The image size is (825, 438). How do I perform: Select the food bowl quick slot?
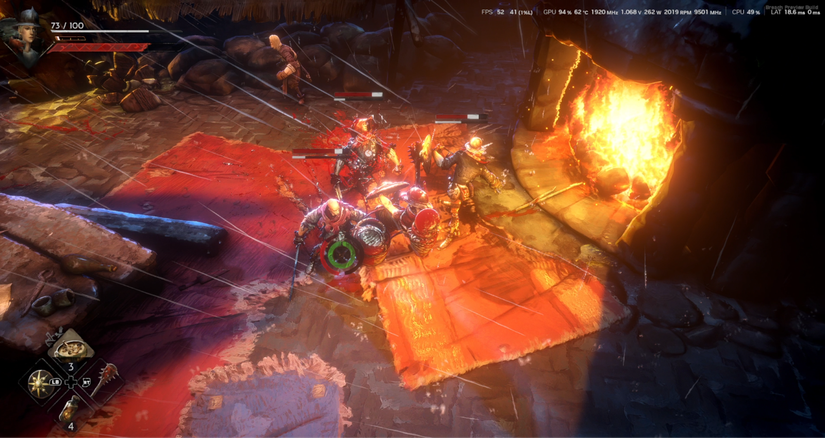[70, 349]
